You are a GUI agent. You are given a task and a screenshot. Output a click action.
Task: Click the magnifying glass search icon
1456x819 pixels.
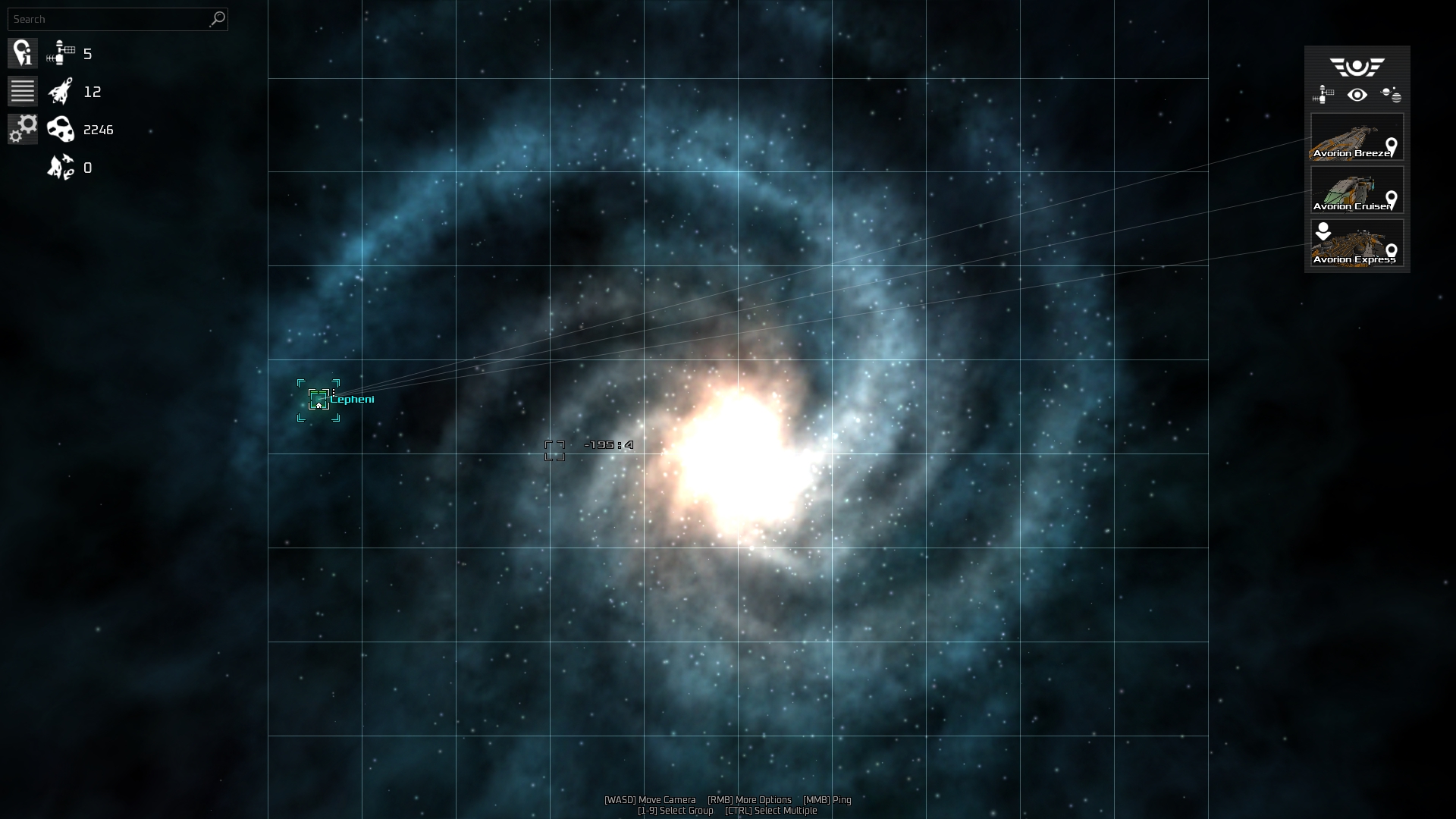[x=218, y=19]
